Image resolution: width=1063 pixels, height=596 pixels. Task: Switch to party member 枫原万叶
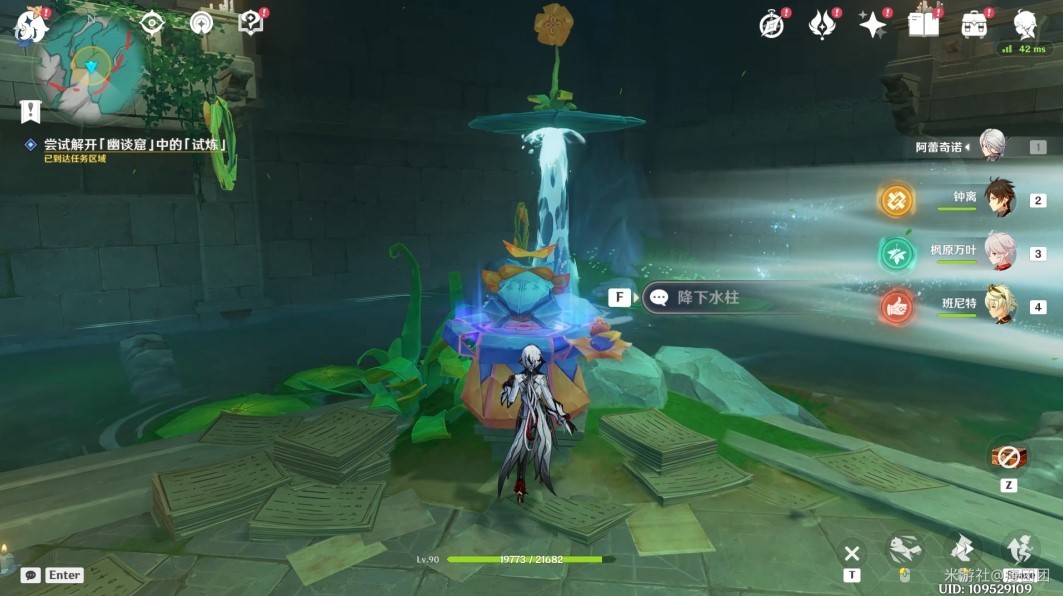point(1000,253)
